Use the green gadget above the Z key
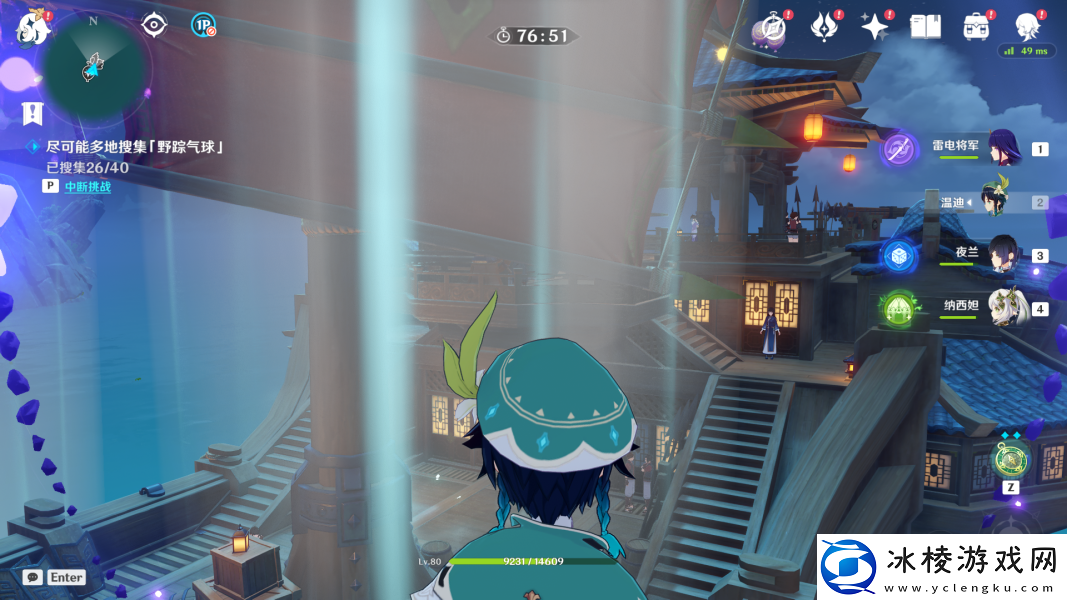Screen dimensions: 1067x600 point(1010,459)
